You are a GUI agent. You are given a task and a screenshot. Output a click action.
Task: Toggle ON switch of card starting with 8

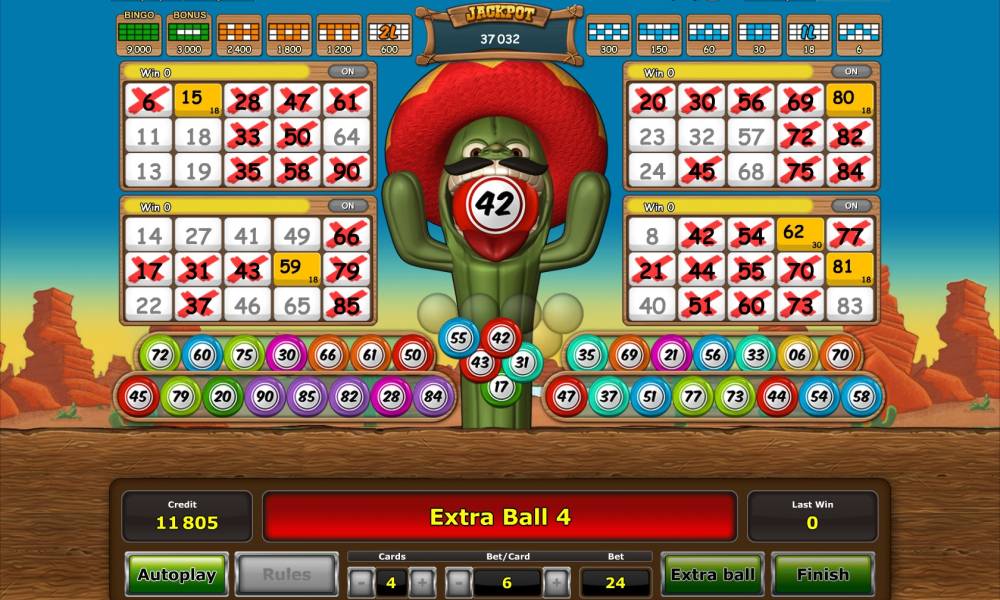coord(851,206)
